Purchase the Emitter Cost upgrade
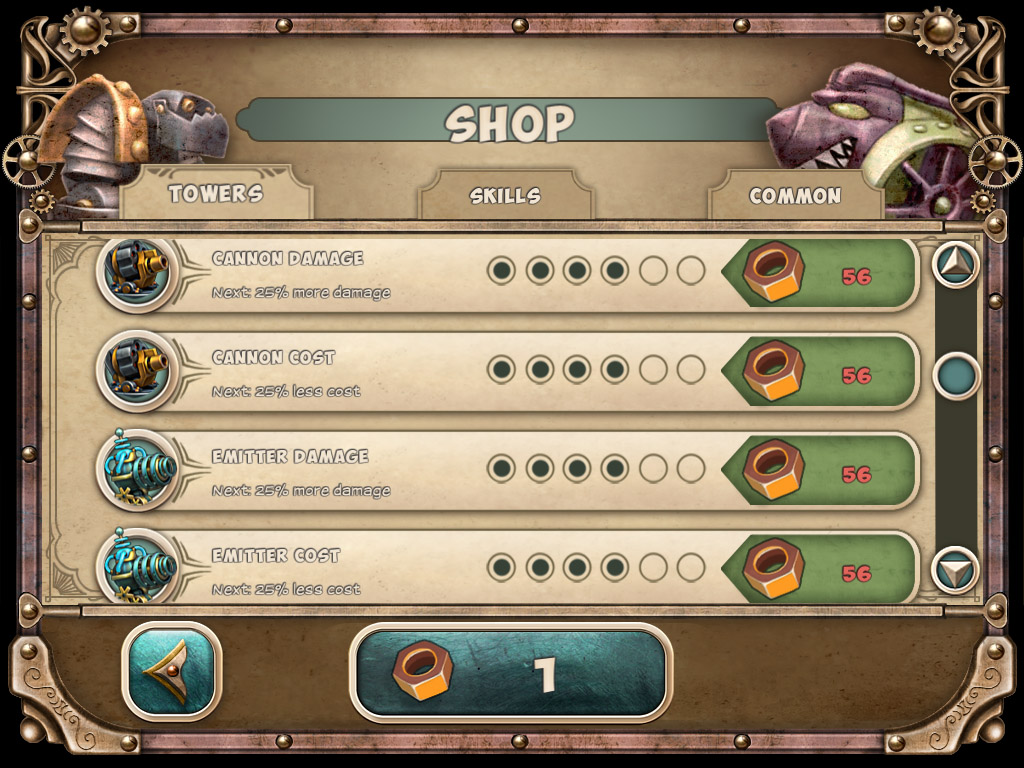Image resolution: width=1024 pixels, height=768 pixels. tap(820, 570)
